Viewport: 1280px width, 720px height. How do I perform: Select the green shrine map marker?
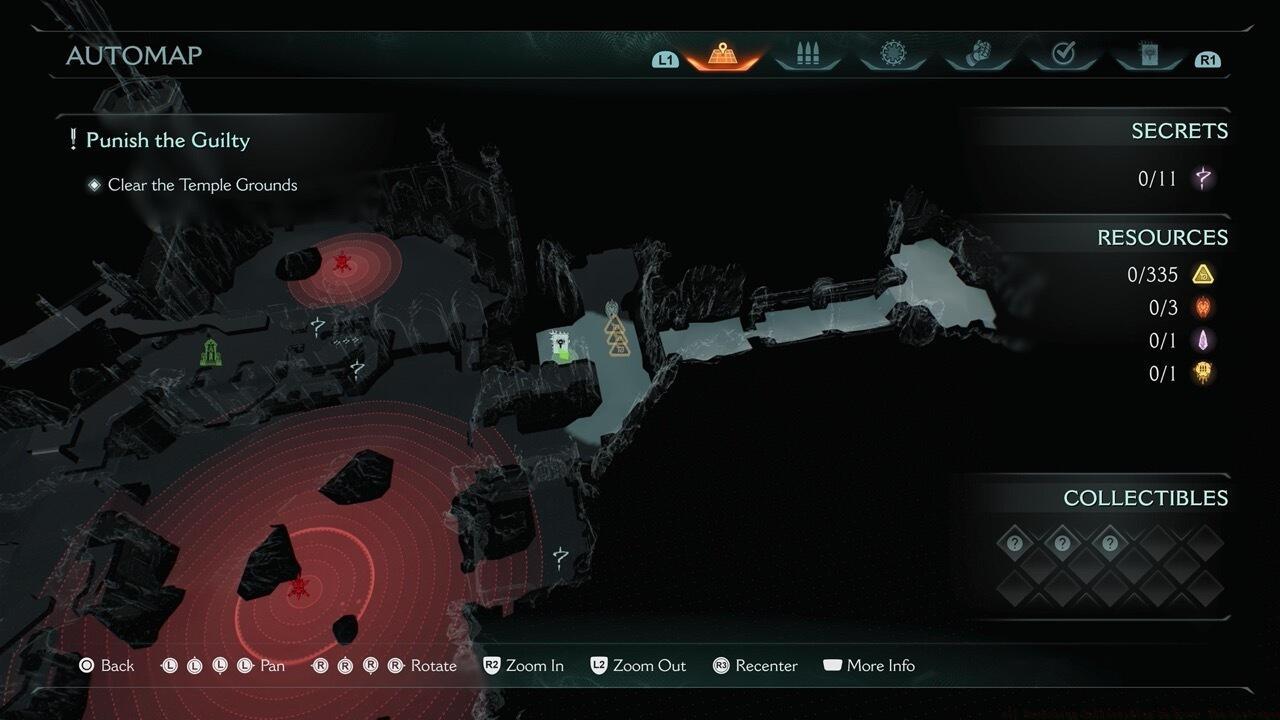tap(211, 352)
